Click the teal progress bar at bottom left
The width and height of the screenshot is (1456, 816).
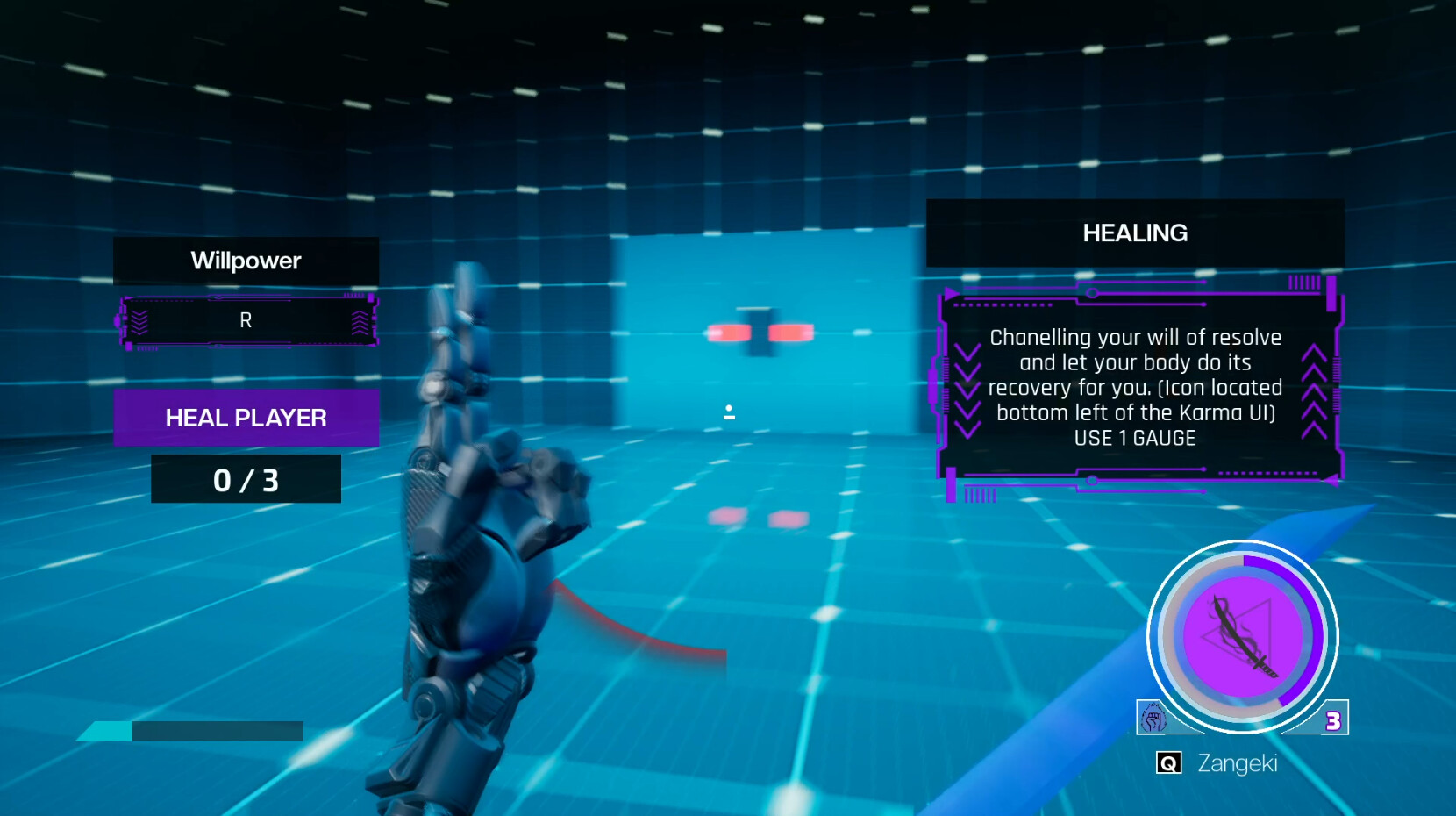(x=105, y=730)
